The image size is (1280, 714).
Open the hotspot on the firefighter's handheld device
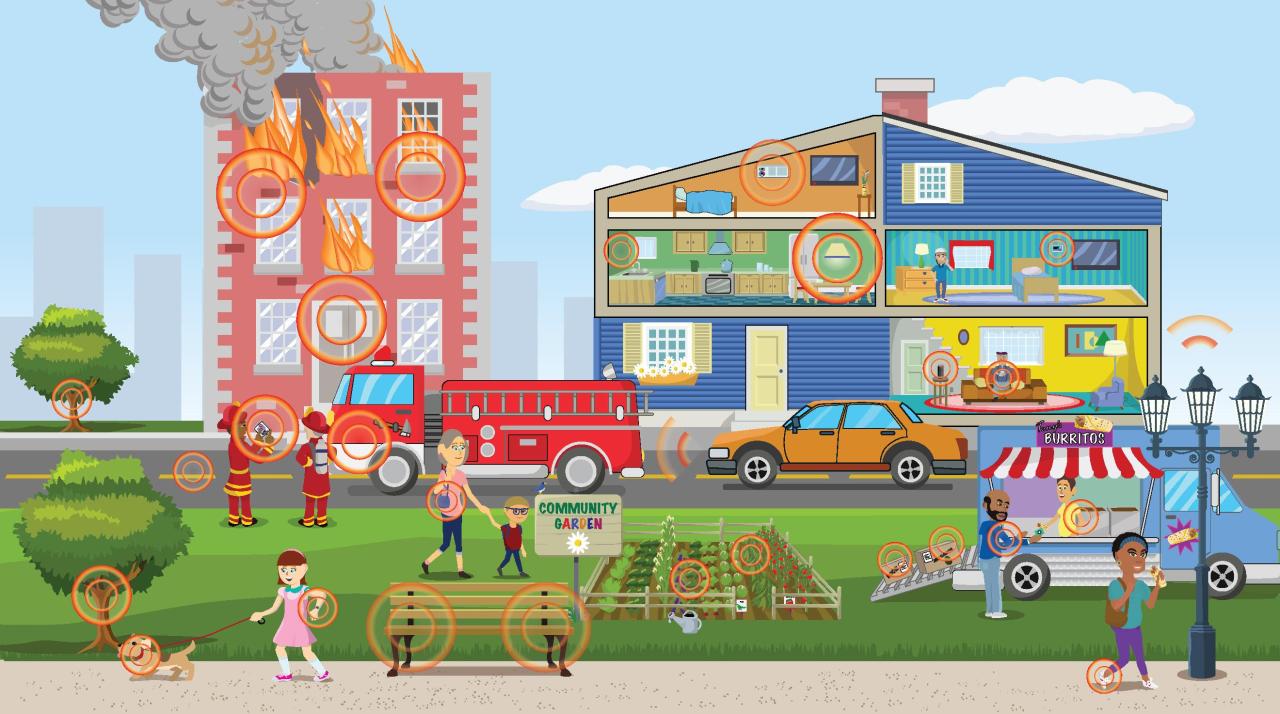click(x=264, y=428)
